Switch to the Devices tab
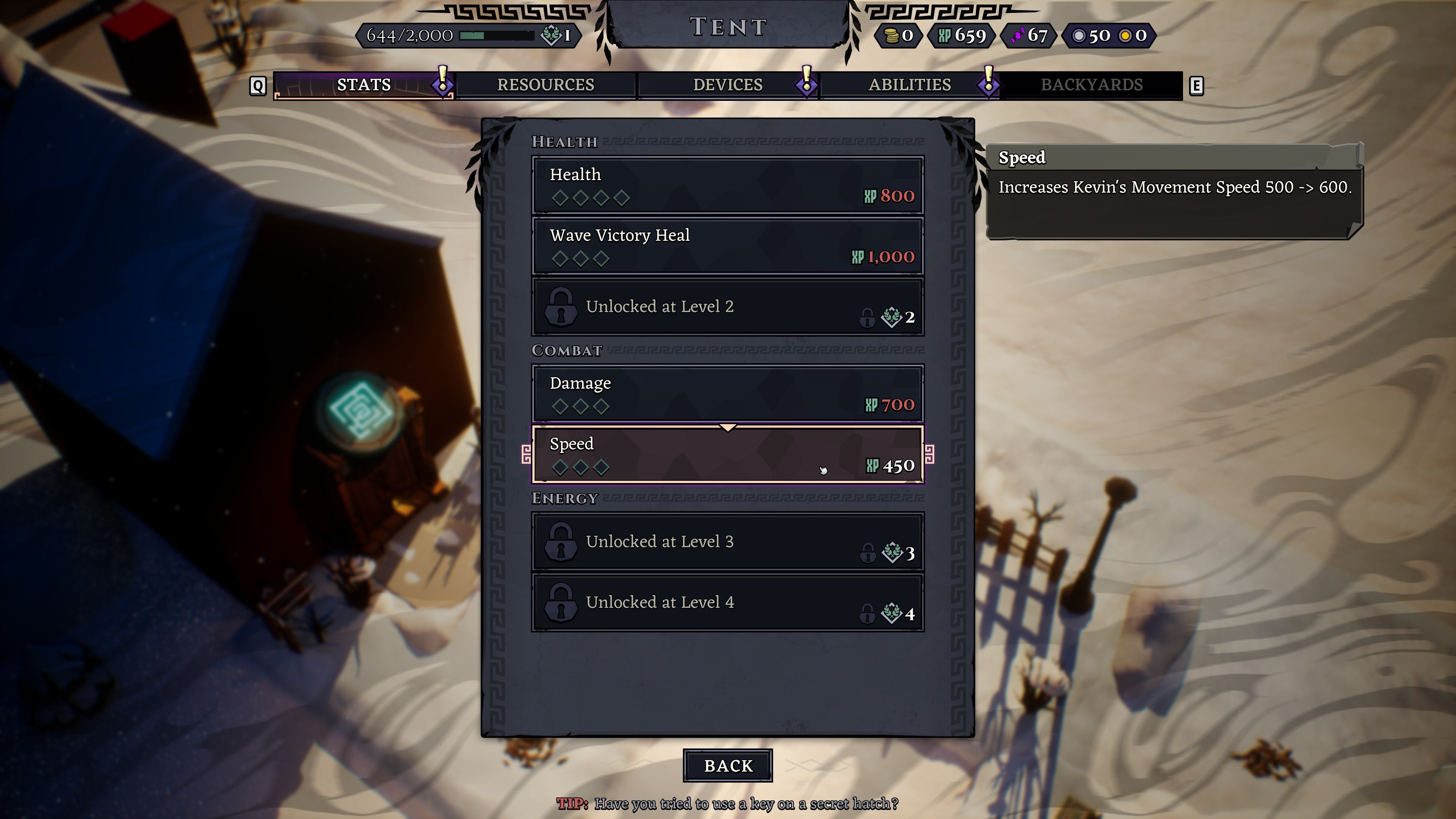The image size is (1456, 819). pyautogui.click(x=728, y=85)
